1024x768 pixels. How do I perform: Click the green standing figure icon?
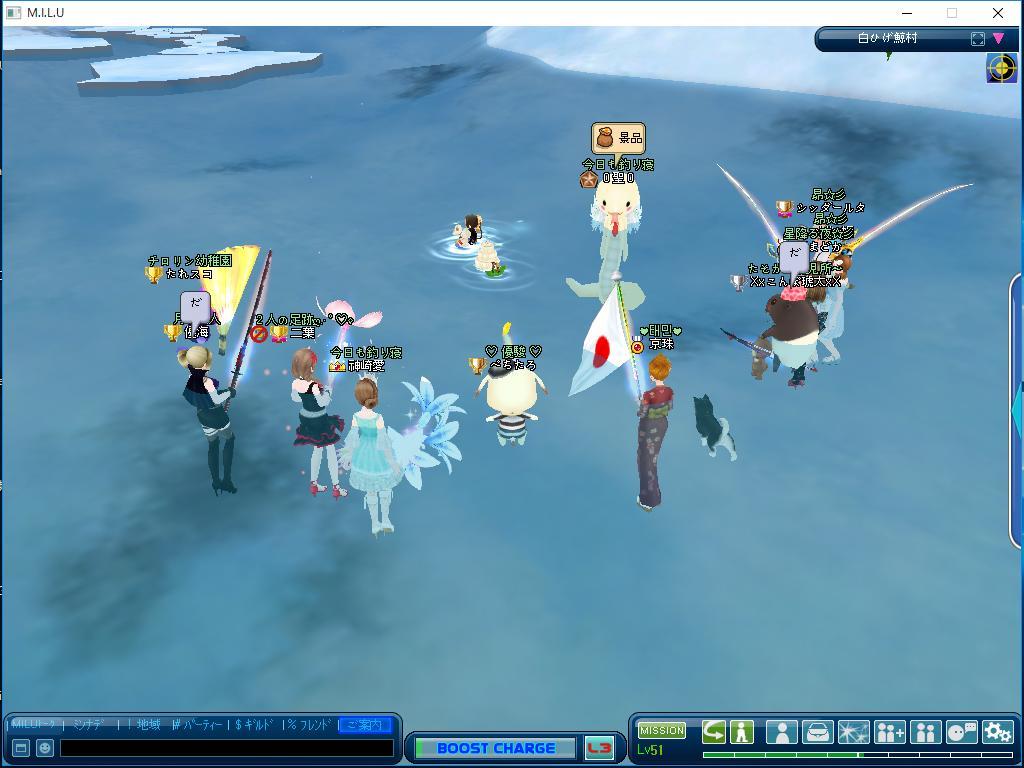pyautogui.click(x=742, y=732)
